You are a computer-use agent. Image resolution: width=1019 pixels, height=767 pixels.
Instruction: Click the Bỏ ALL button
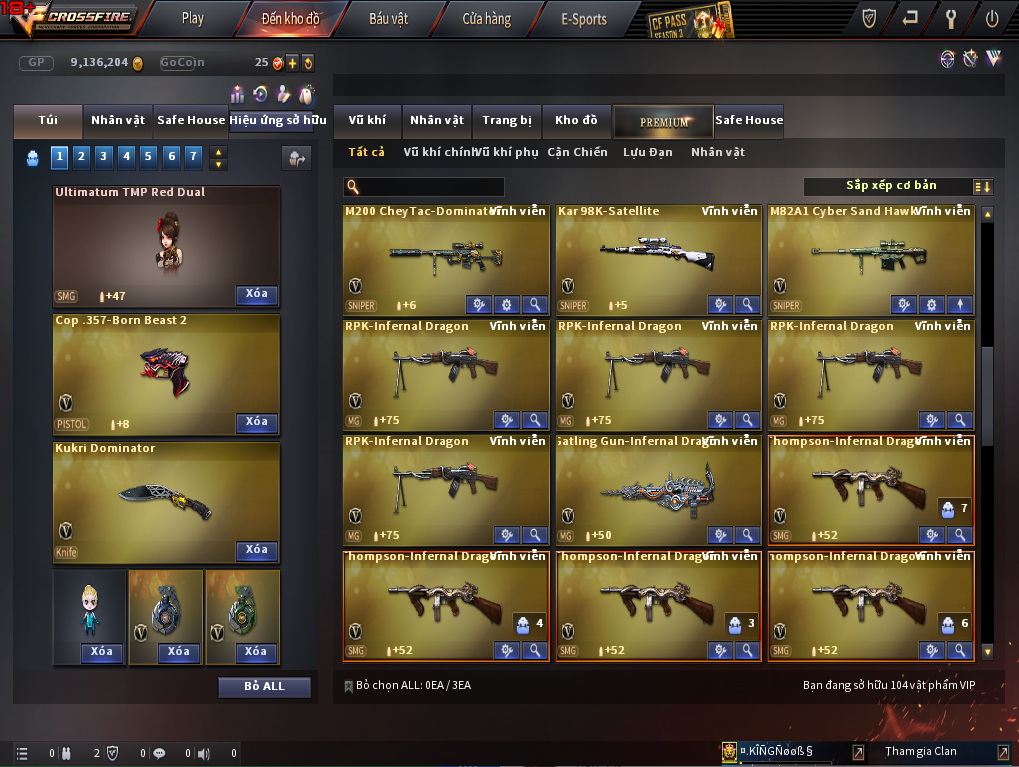264,687
